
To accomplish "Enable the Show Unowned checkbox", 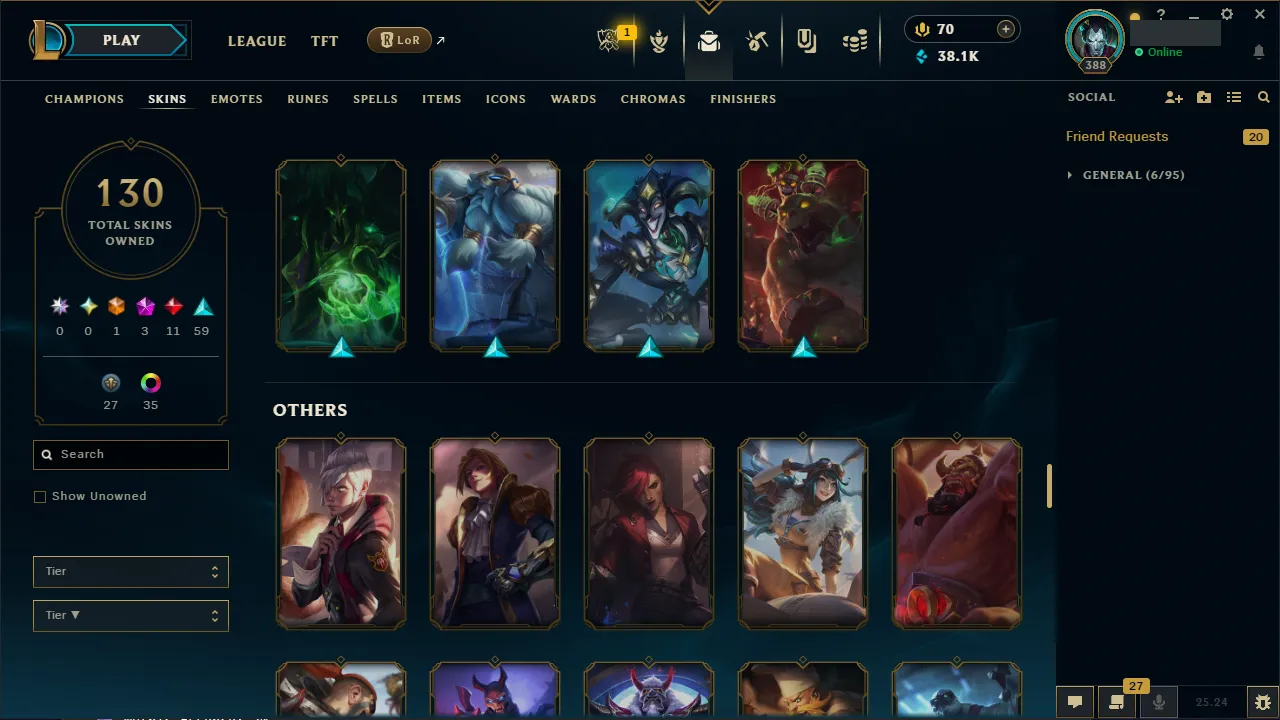I will (x=40, y=496).
